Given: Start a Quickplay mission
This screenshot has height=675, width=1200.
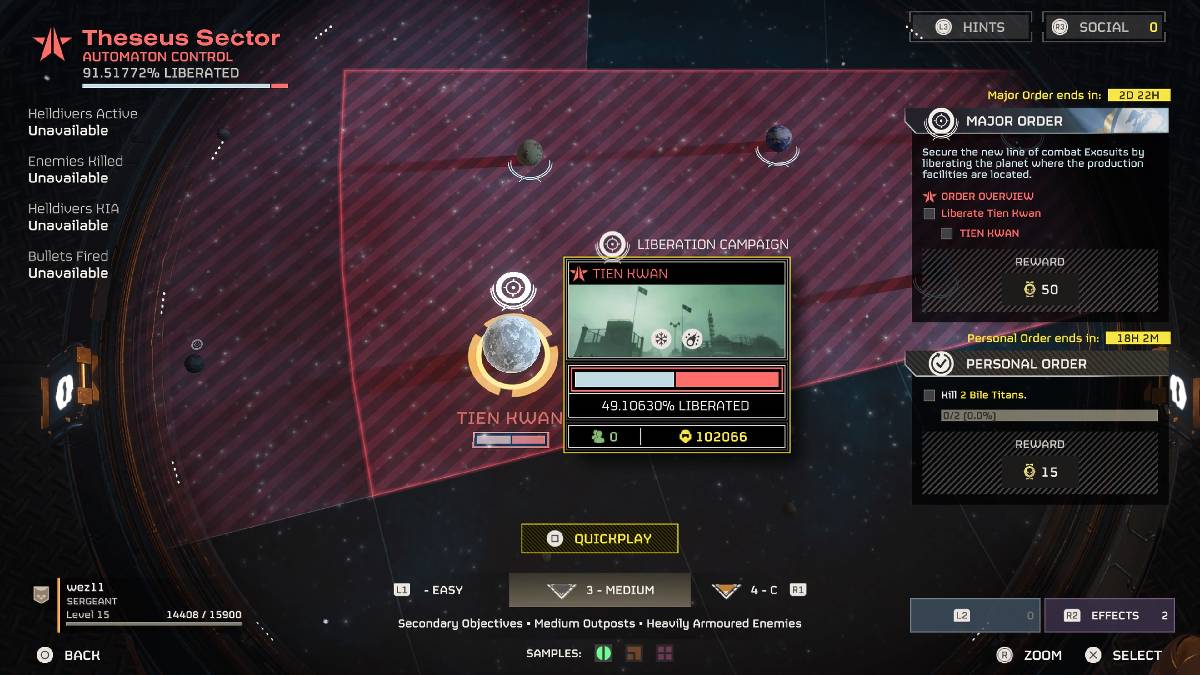Looking at the screenshot, I should (600, 538).
